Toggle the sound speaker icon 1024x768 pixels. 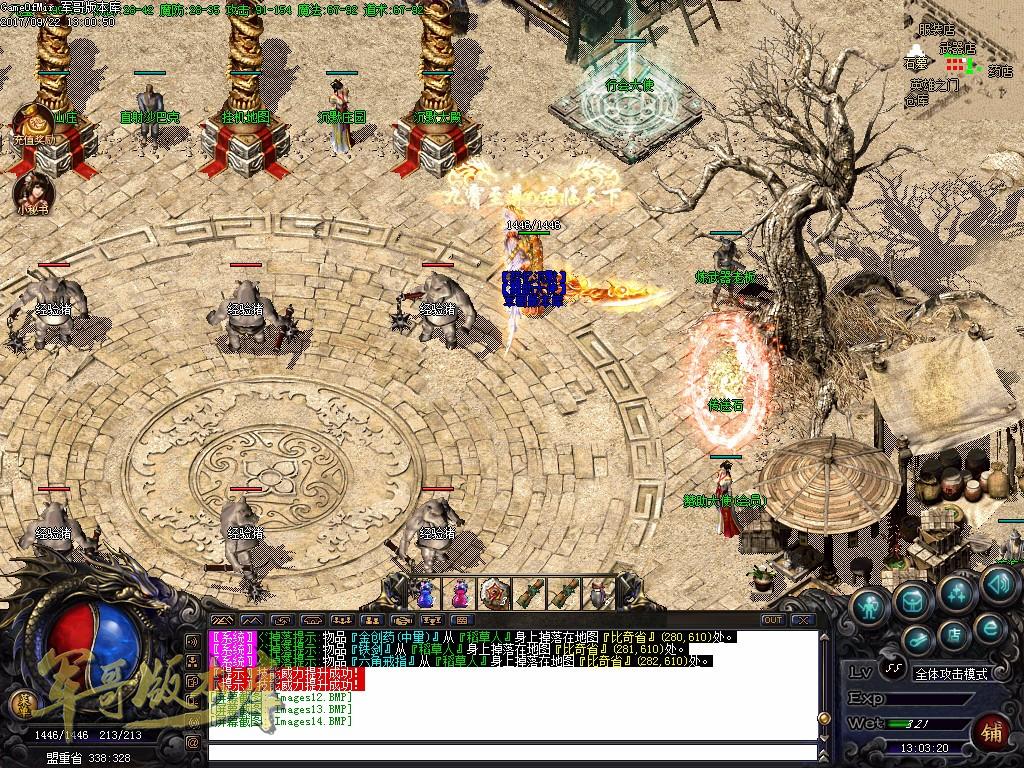click(x=998, y=582)
